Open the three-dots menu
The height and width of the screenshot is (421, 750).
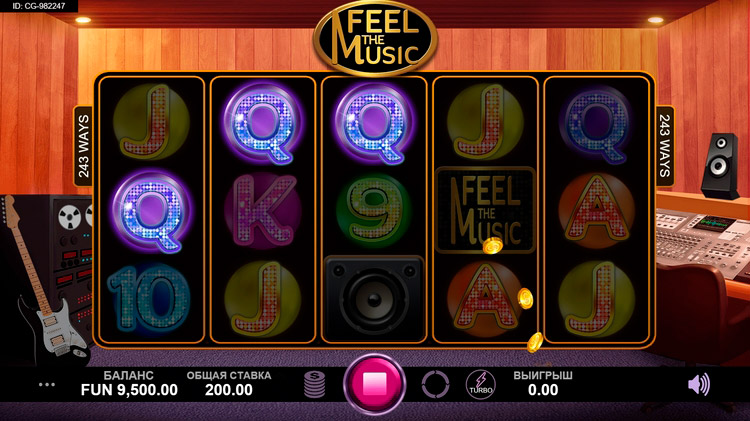[x=47, y=384]
